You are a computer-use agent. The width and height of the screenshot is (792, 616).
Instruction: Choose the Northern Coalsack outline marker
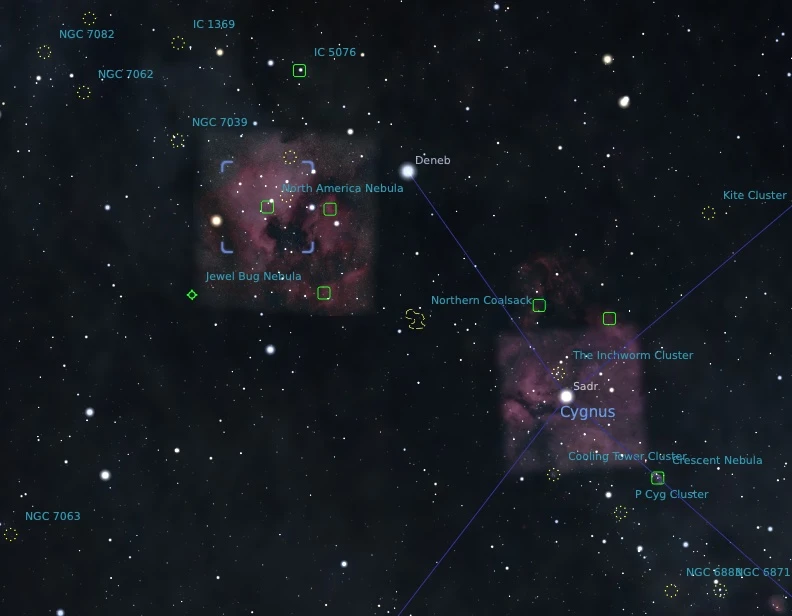click(x=415, y=319)
